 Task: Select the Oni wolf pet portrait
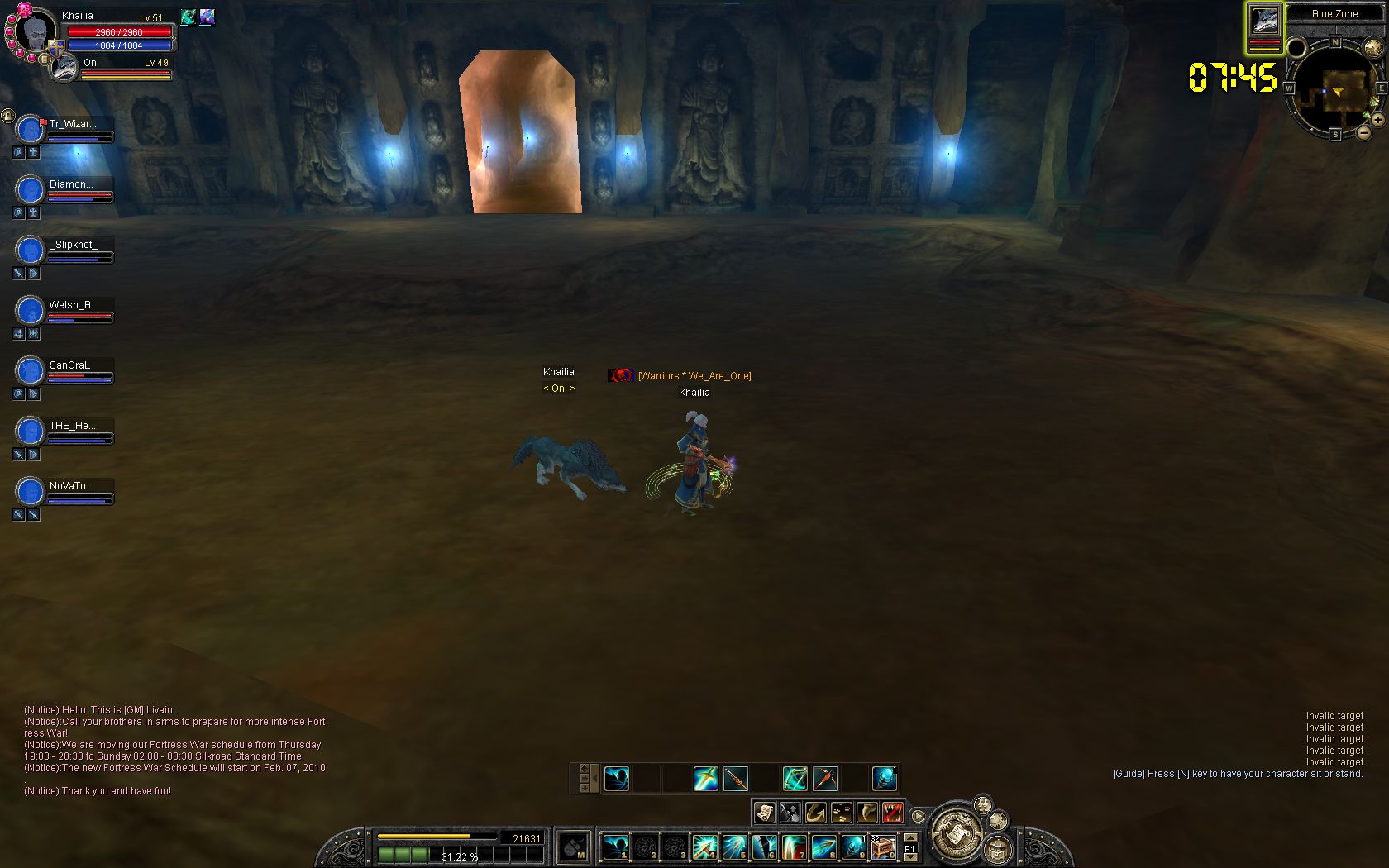(64, 68)
